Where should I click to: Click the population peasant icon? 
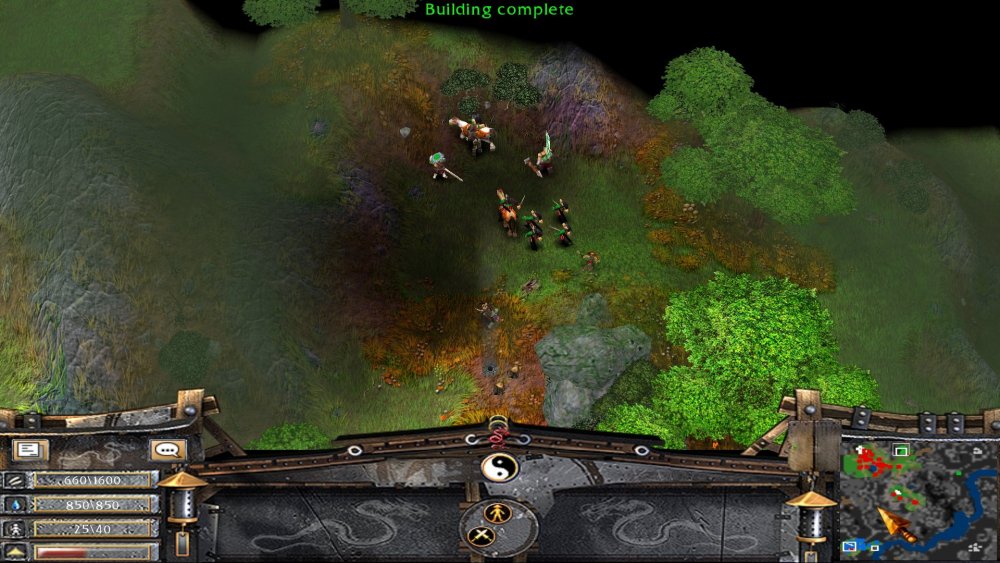[16, 528]
